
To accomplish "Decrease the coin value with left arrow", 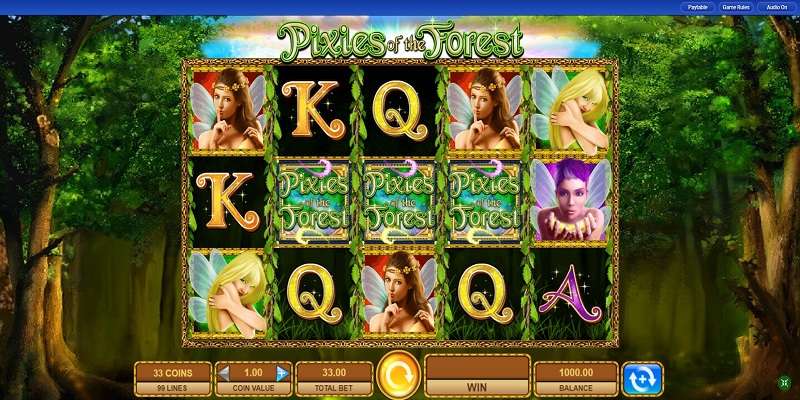I will click(224, 372).
